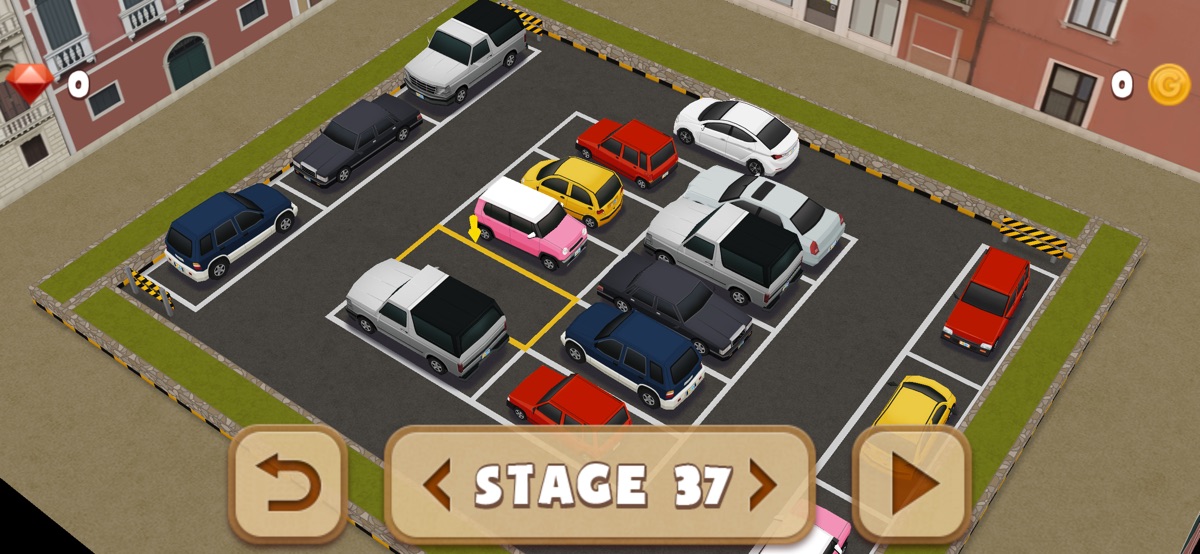Tap the red gem icon
1200x554 pixels.
coord(30,81)
